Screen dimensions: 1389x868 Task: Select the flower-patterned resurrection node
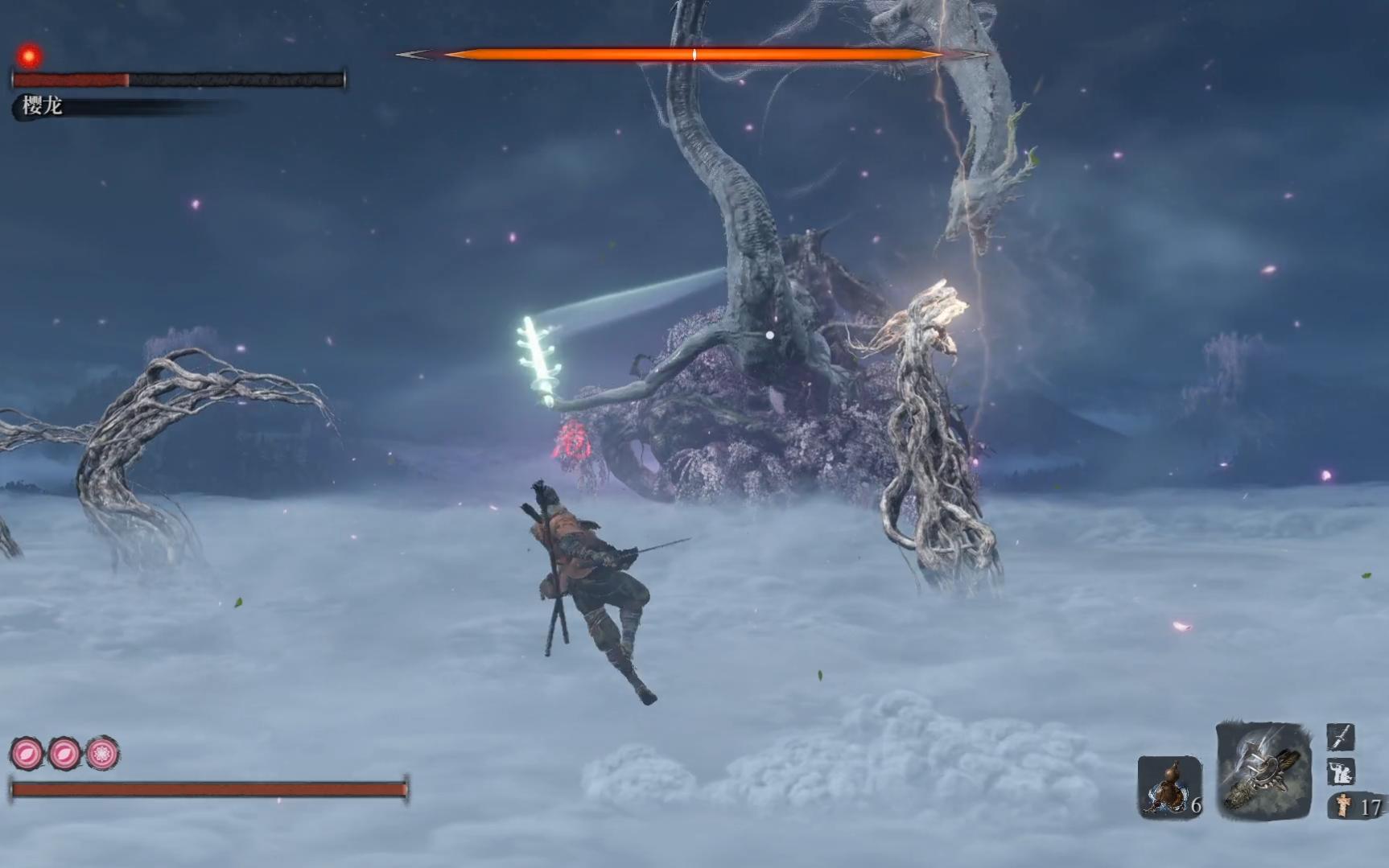[x=102, y=754]
